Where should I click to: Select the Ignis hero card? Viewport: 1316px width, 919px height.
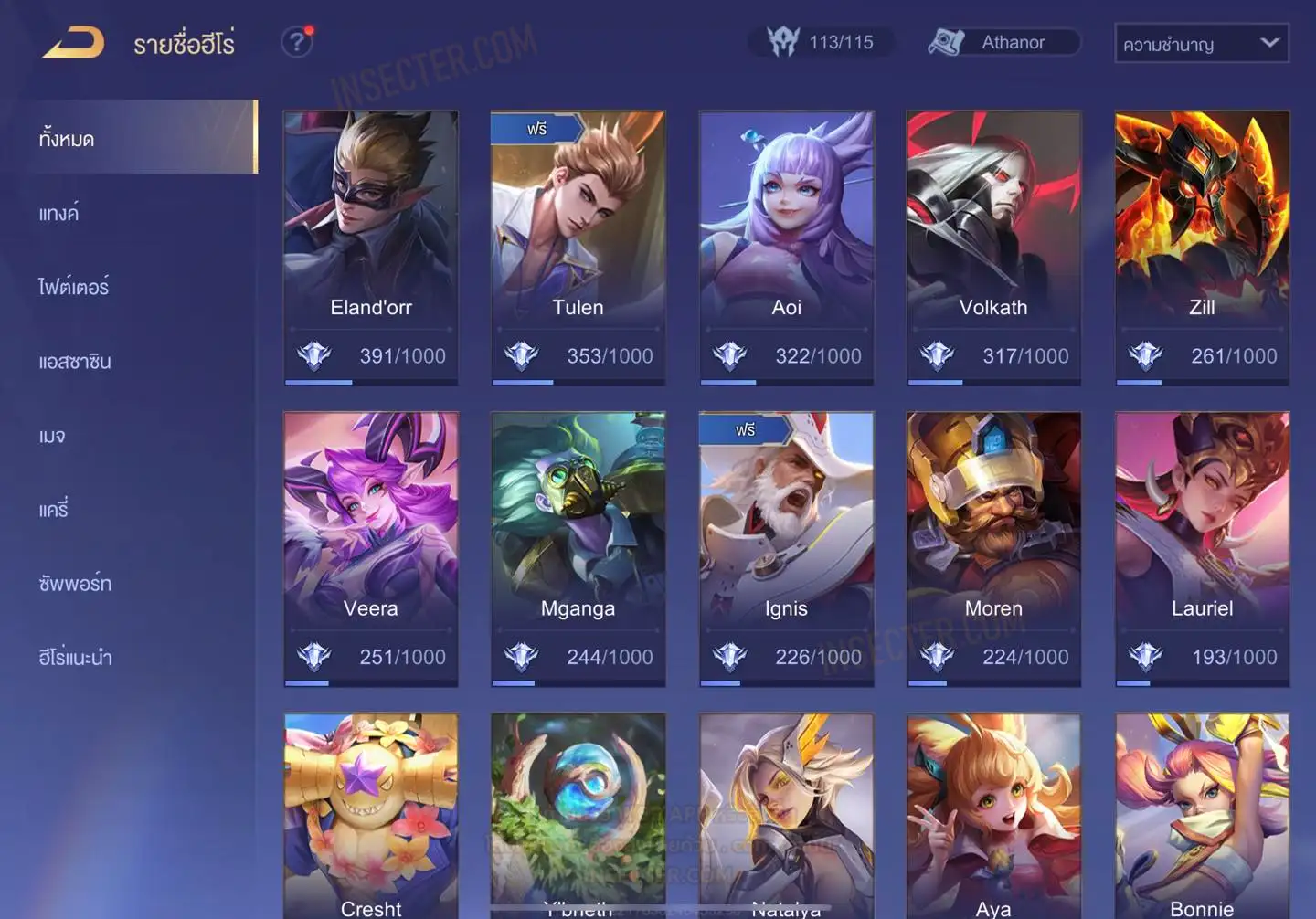click(786, 548)
